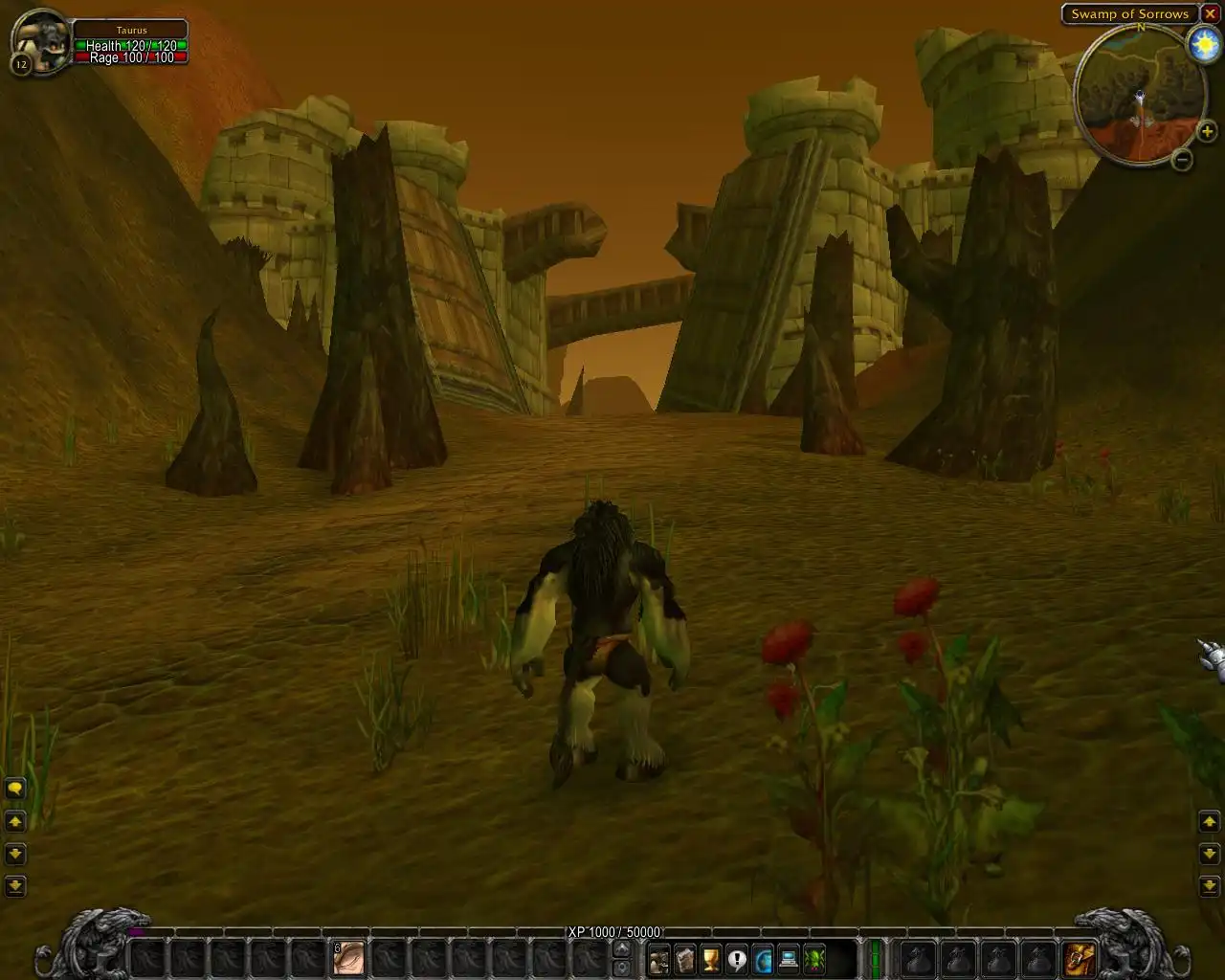Select the Taurus player portrait
This screenshot has height=980, width=1225.
[x=41, y=42]
